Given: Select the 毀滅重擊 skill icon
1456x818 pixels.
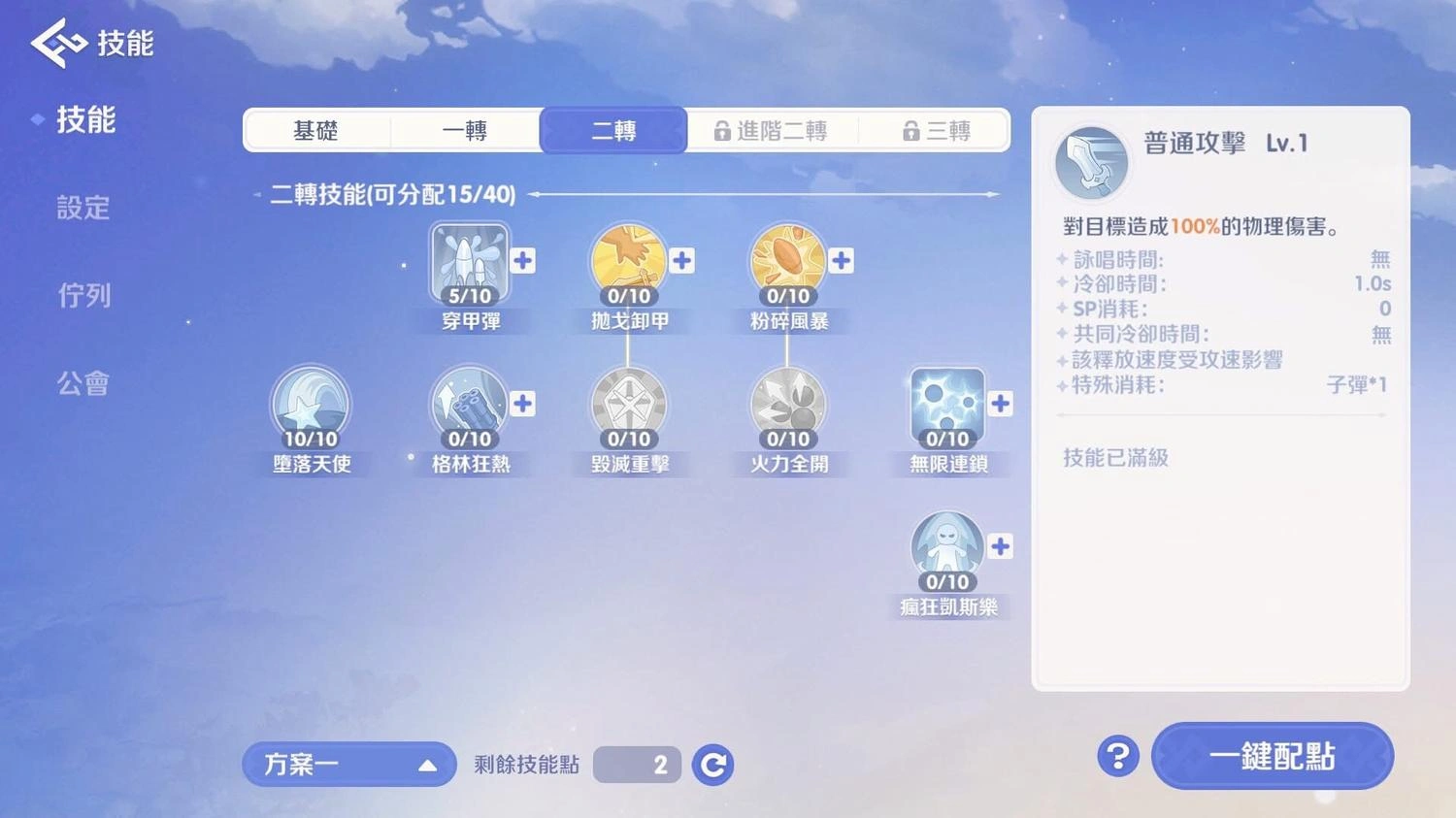Looking at the screenshot, I should tap(629, 405).
